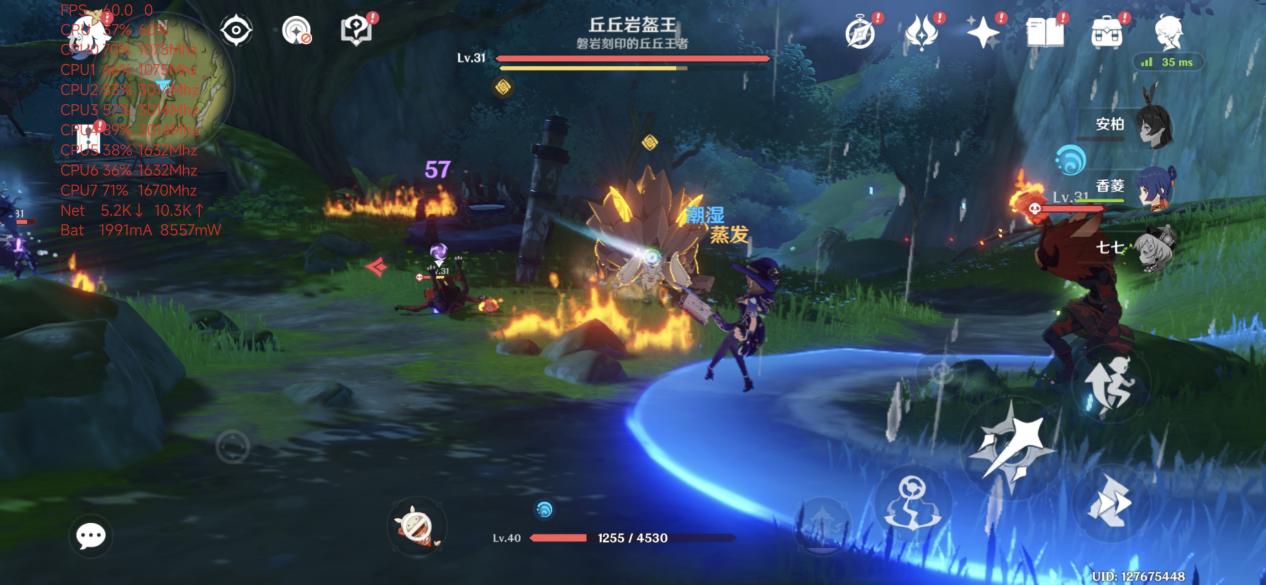Open the map via the minimap
Screen dimensions: 1266x585
(x=175, y=75)
